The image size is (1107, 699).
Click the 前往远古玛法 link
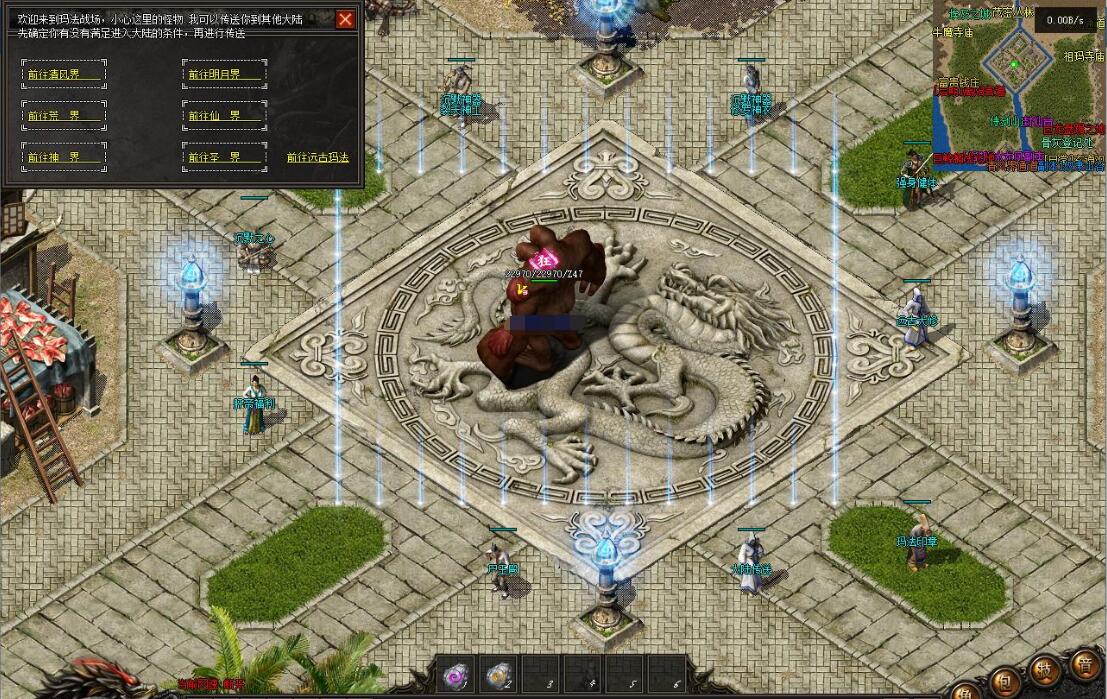coord(317,157)
